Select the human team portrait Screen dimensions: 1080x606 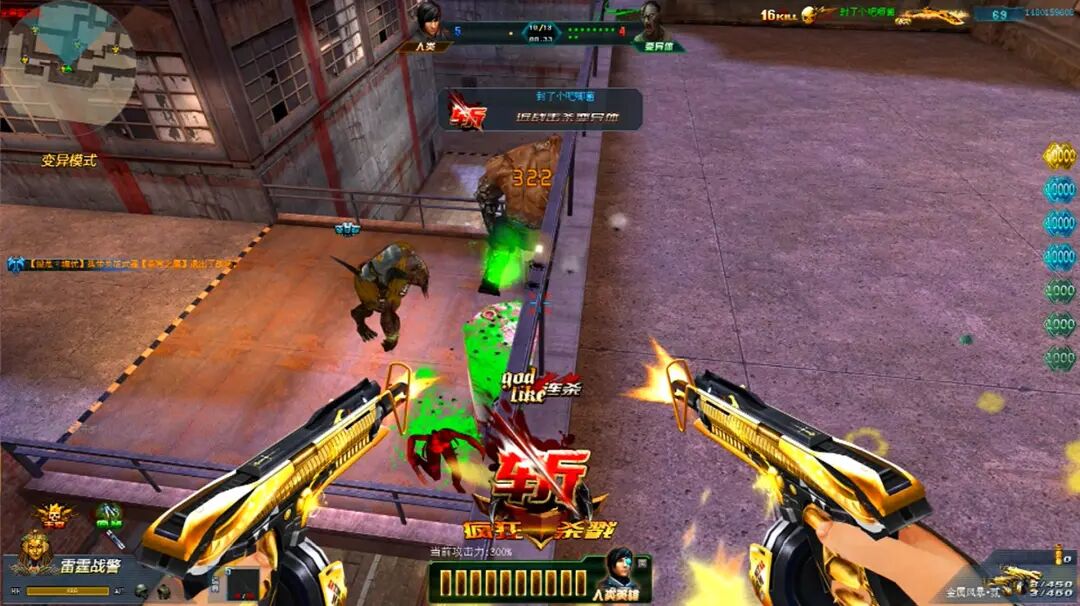429,22
